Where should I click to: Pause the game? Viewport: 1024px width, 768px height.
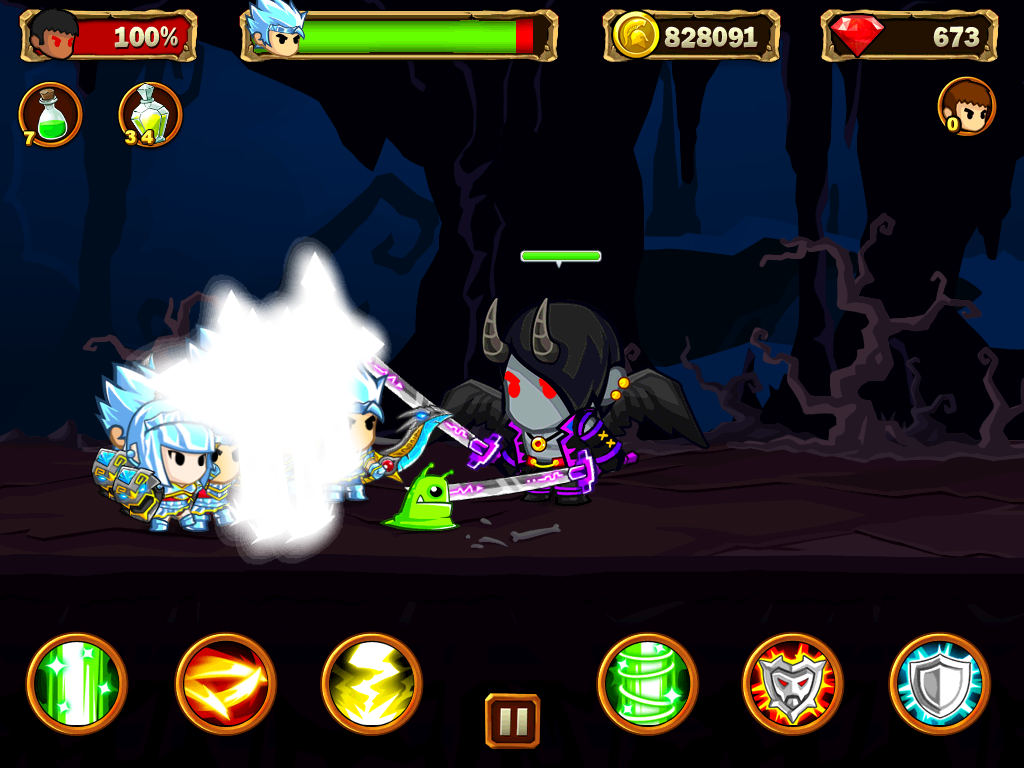point(512,720)
